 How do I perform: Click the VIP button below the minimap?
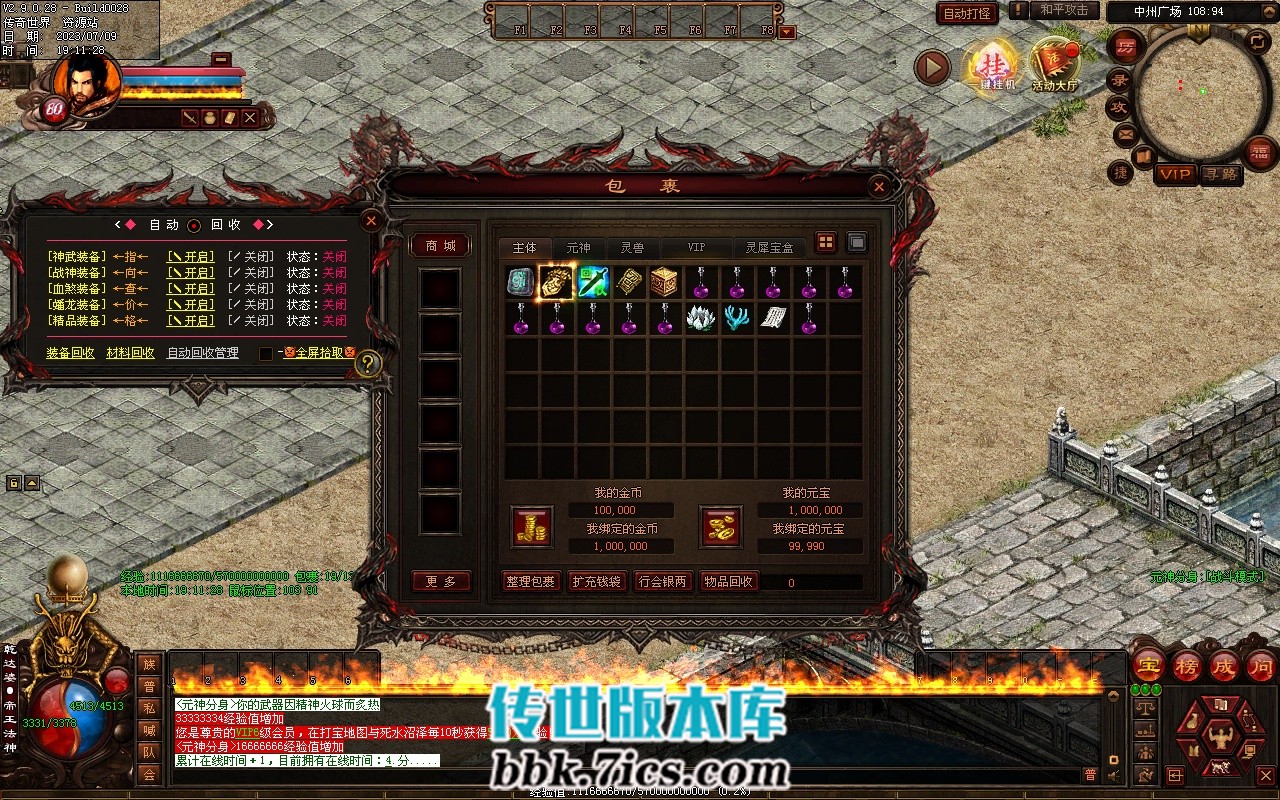(1175, 174)
